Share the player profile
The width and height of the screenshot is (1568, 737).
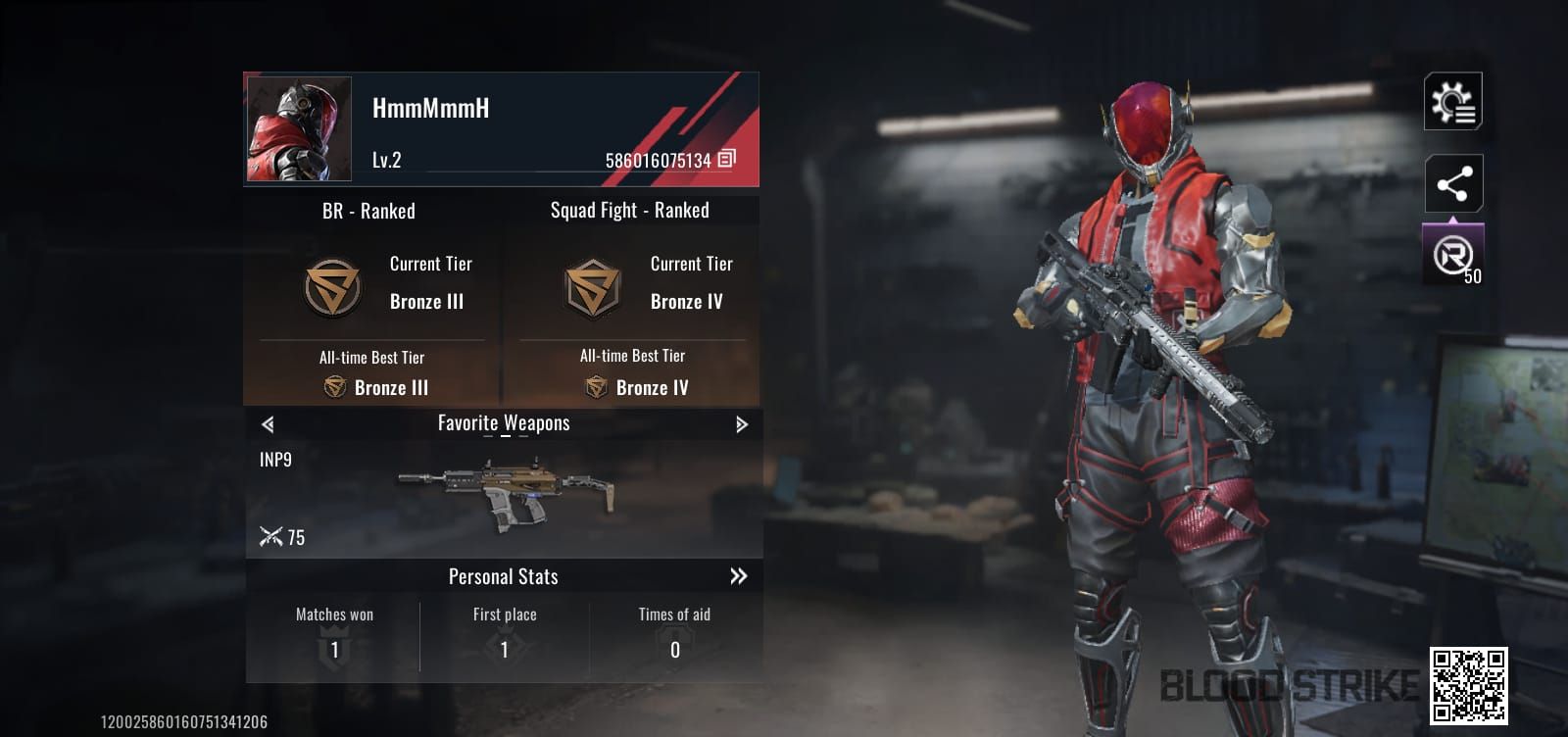[x=1453, y=183]
